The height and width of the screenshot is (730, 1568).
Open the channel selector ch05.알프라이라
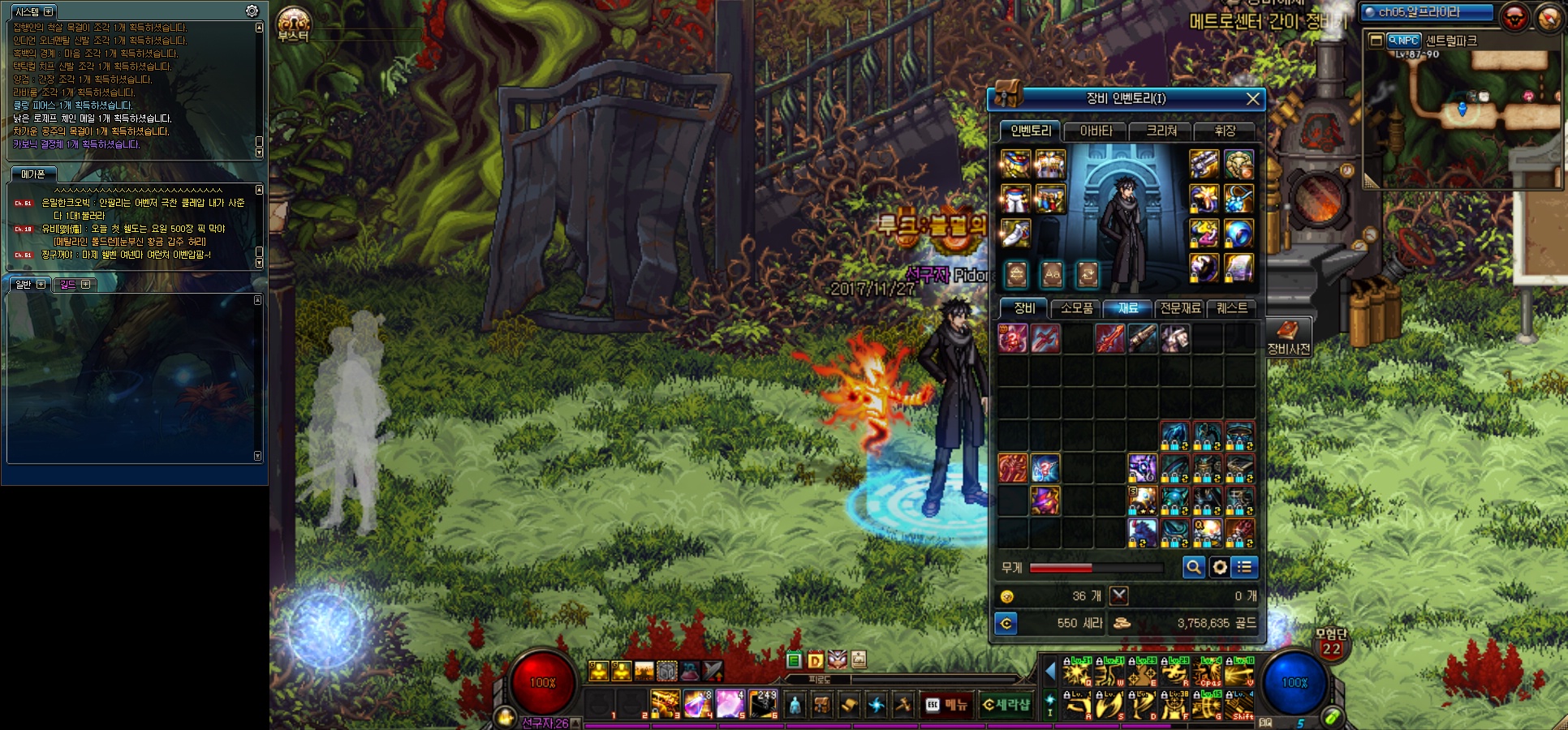tap(1427, 12)
